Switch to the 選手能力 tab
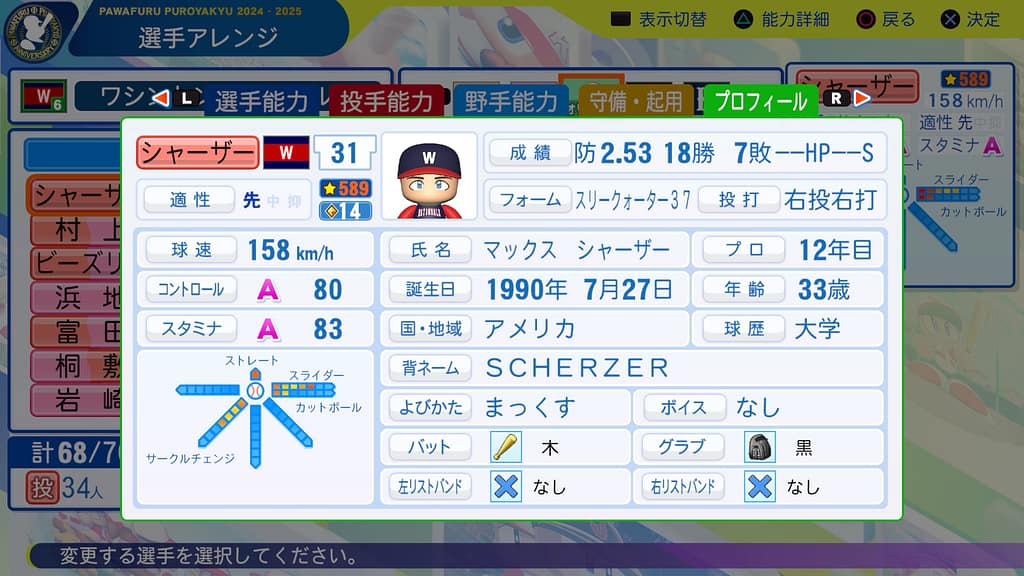1024x576 pixels. click(x=262, y=101)
